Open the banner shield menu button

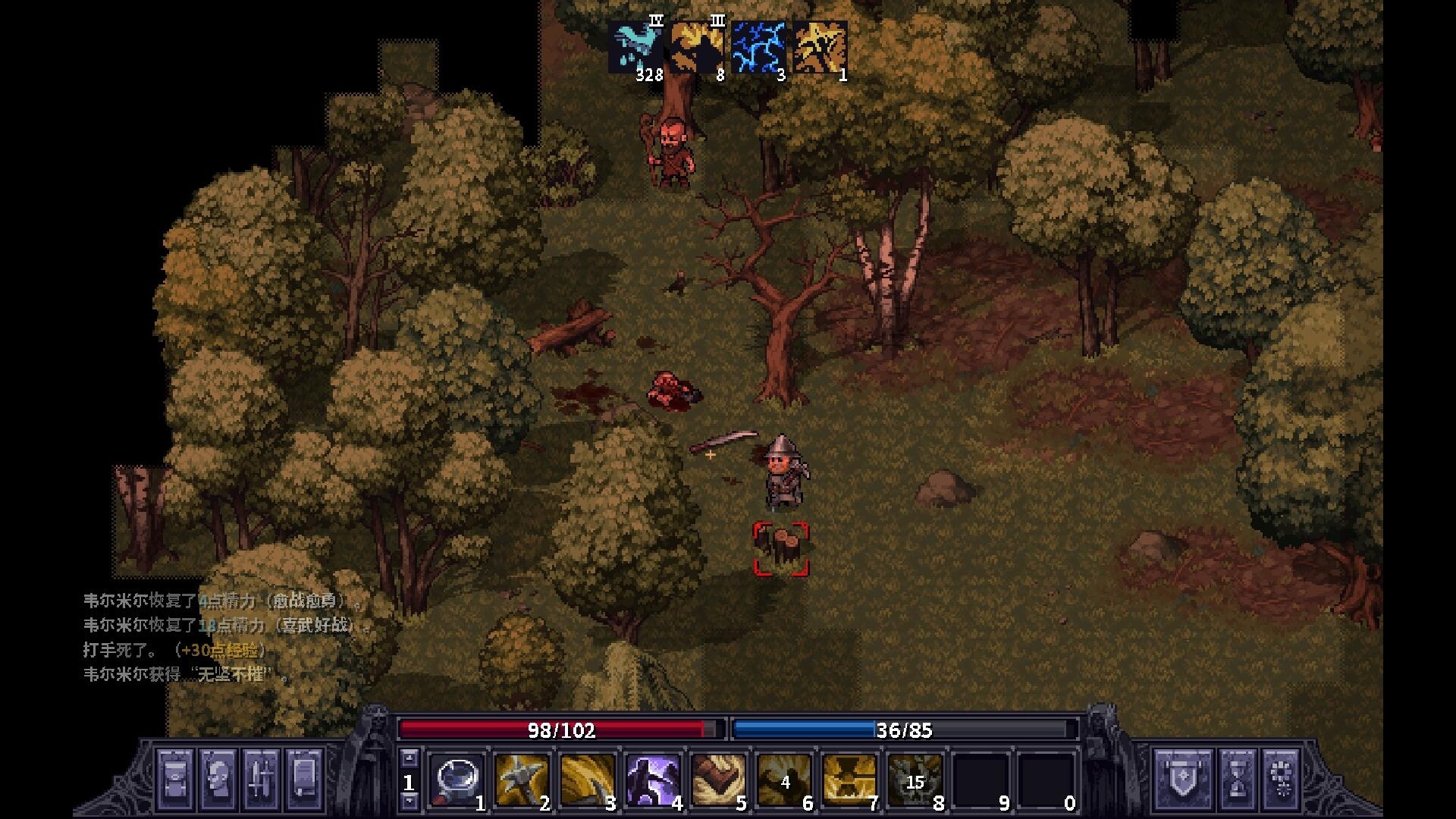pos(1181,779)
